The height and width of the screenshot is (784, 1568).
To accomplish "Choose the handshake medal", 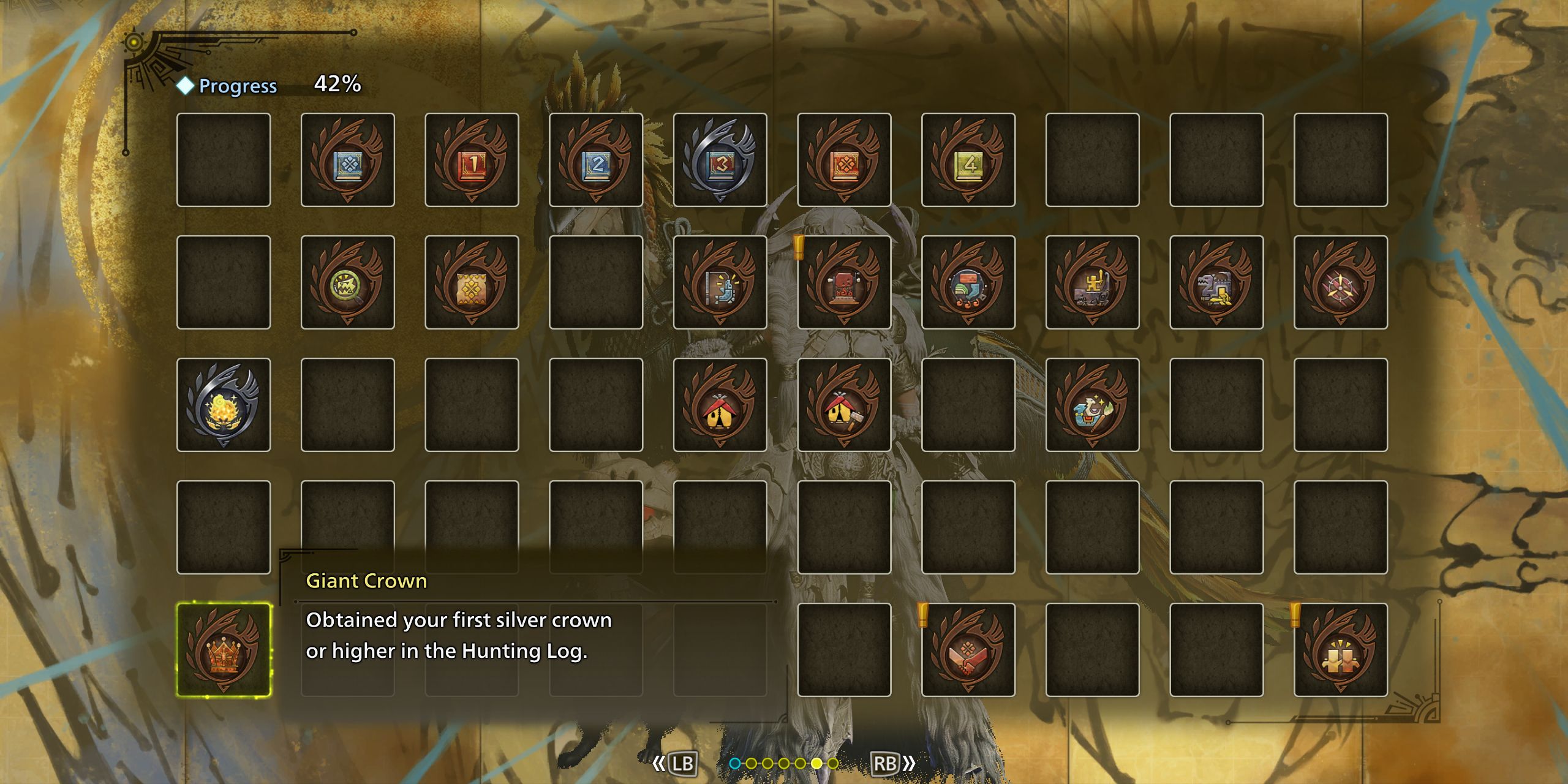I will pyautogui.click(x=968, y=650).
